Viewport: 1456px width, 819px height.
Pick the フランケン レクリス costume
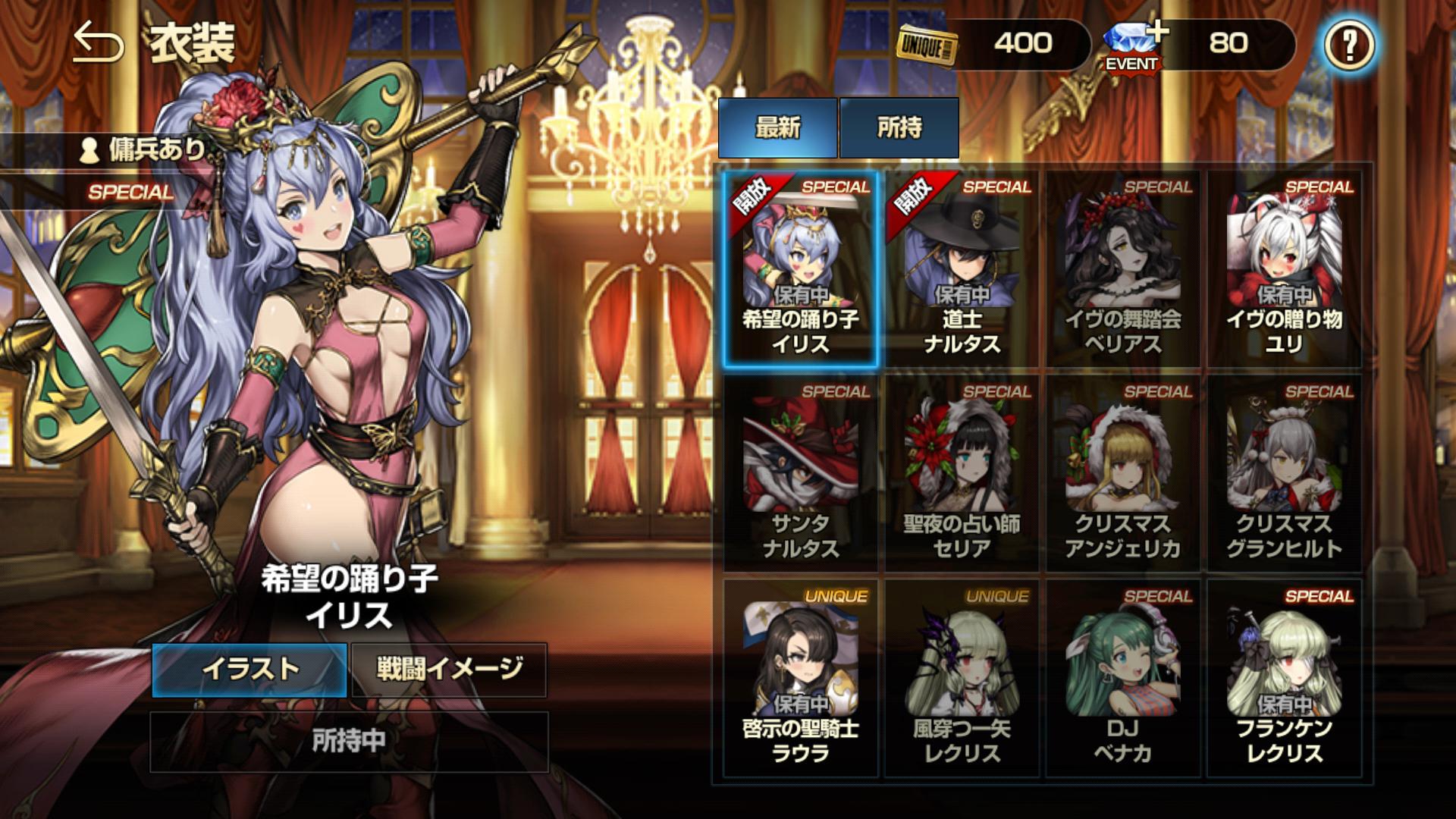1284,679
